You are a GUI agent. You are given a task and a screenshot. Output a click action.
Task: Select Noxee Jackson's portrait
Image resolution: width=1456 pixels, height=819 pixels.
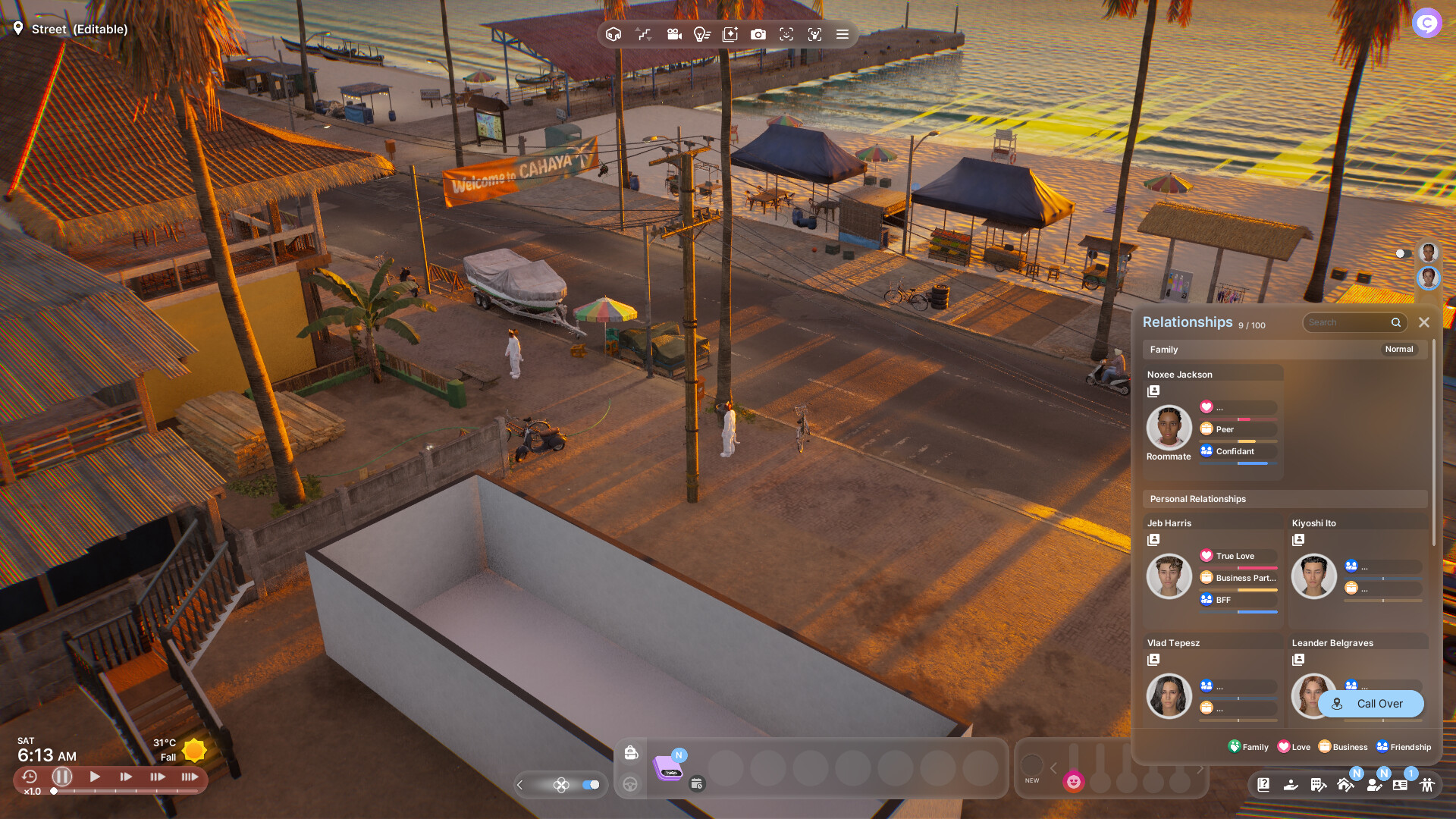1169,427
